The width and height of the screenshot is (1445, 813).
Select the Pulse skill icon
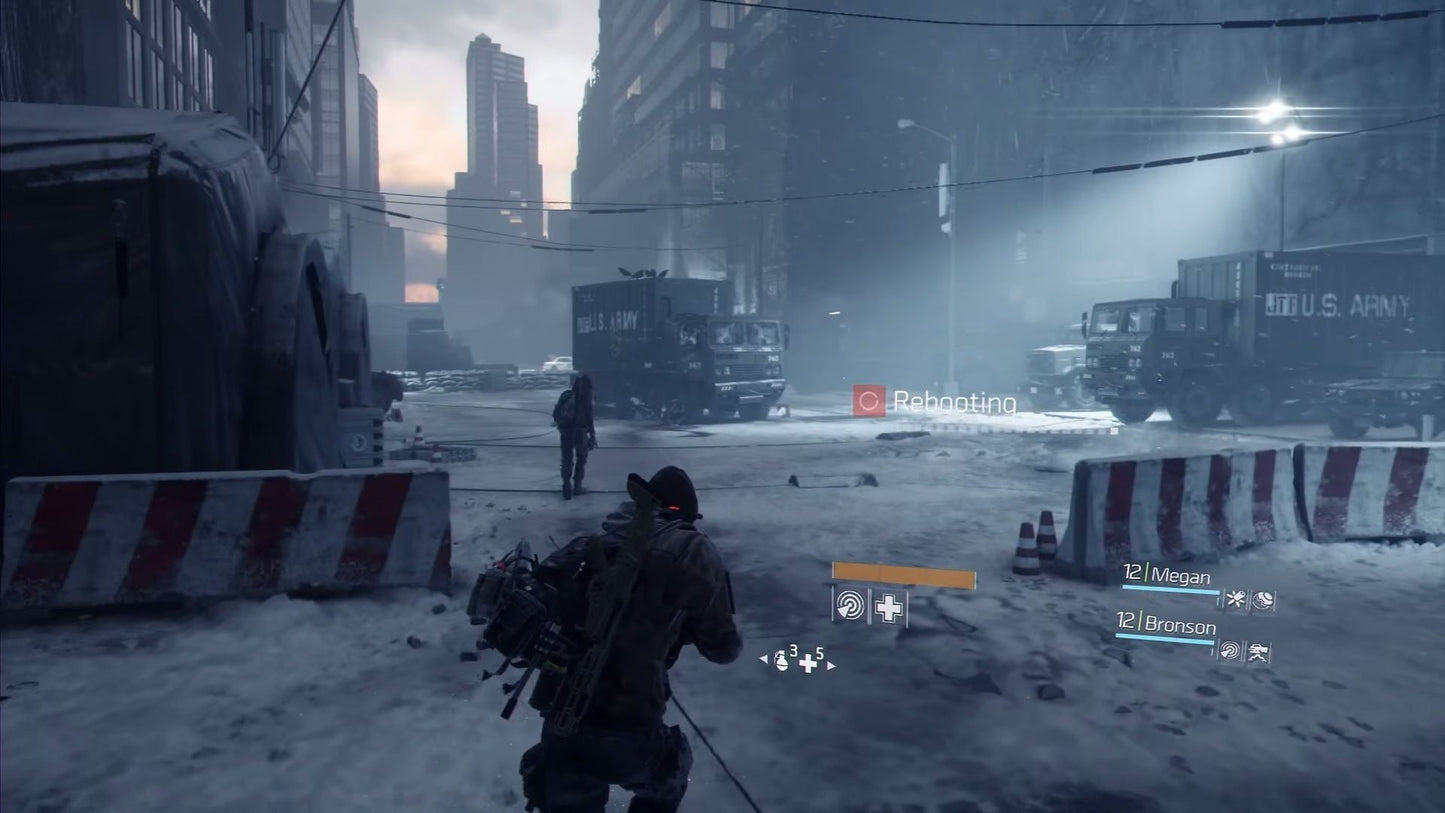(852, 606)
